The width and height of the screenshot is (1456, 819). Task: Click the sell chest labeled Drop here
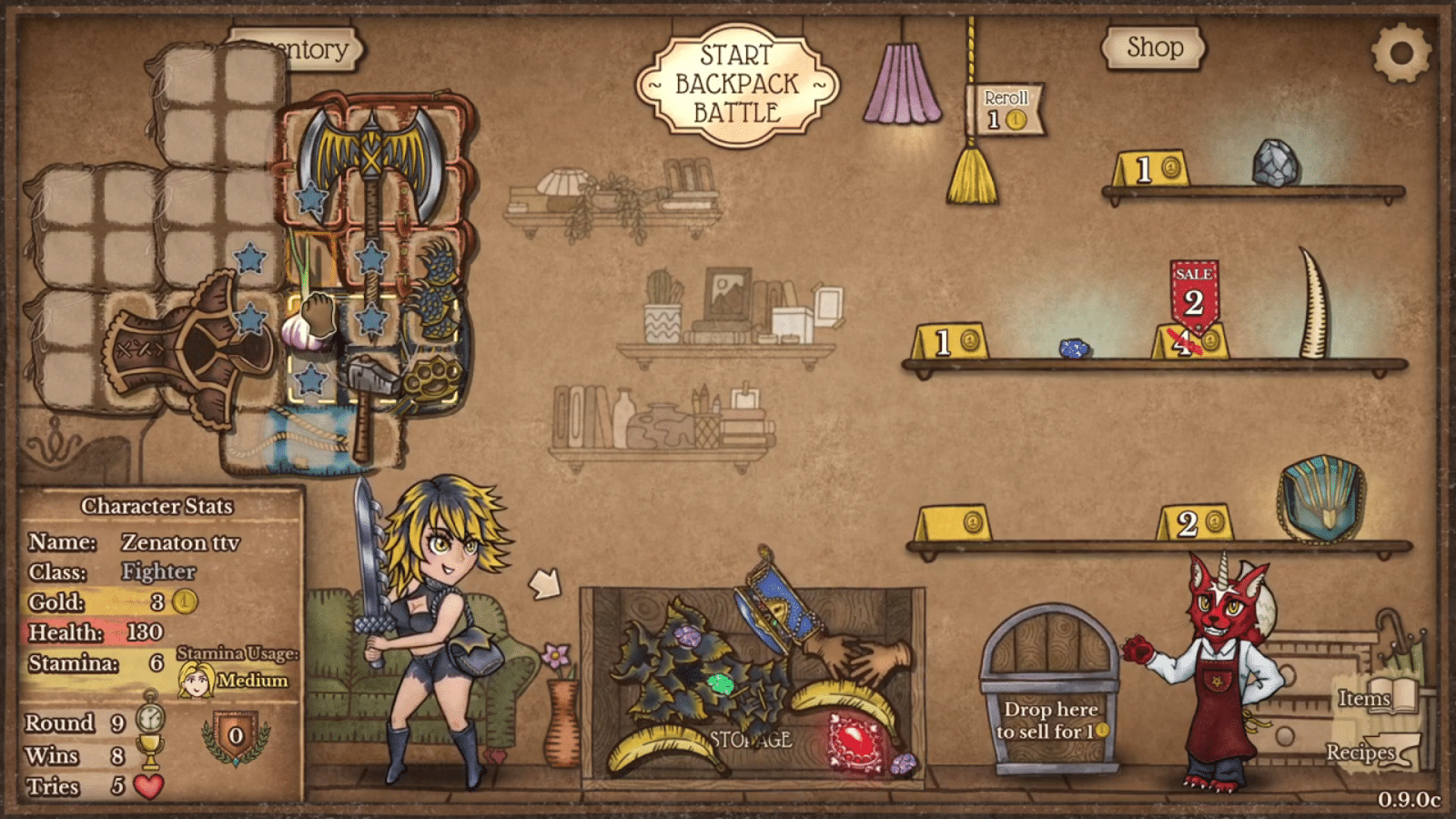1051,692
